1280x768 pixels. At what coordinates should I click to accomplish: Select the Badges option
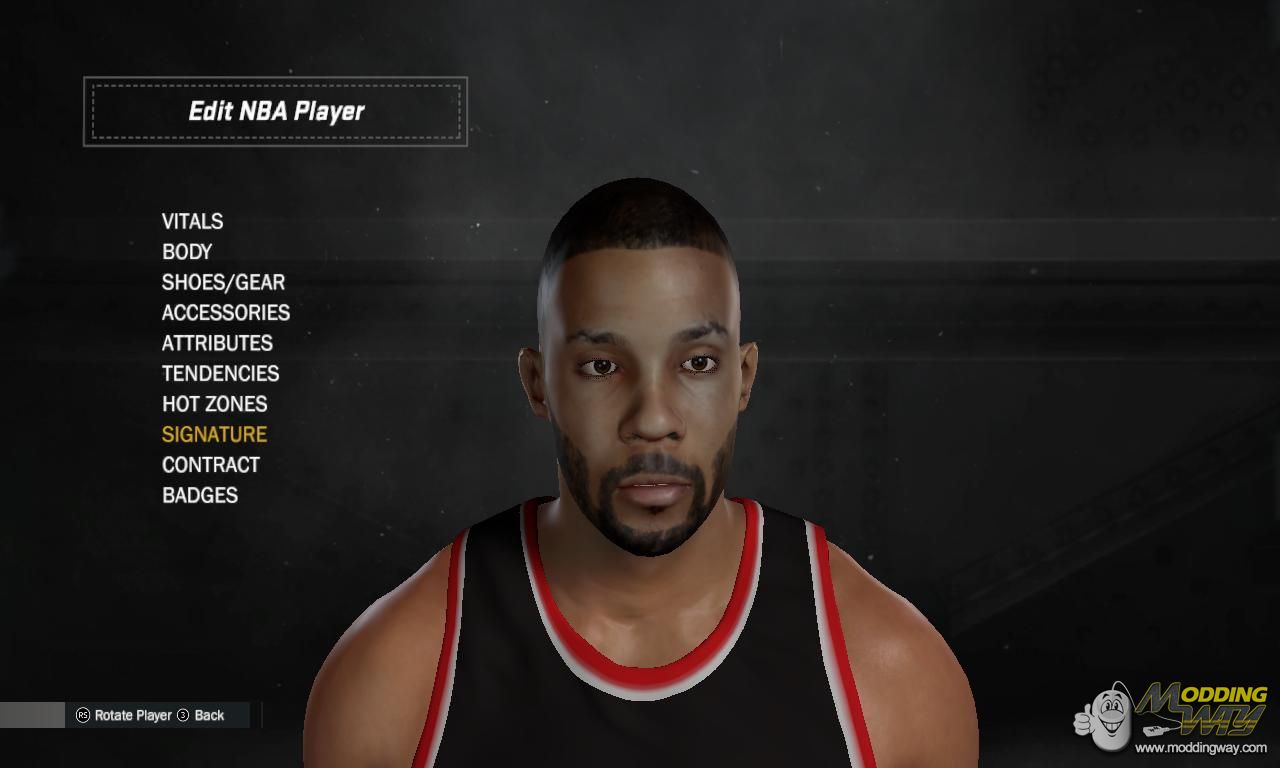[200, 495]
